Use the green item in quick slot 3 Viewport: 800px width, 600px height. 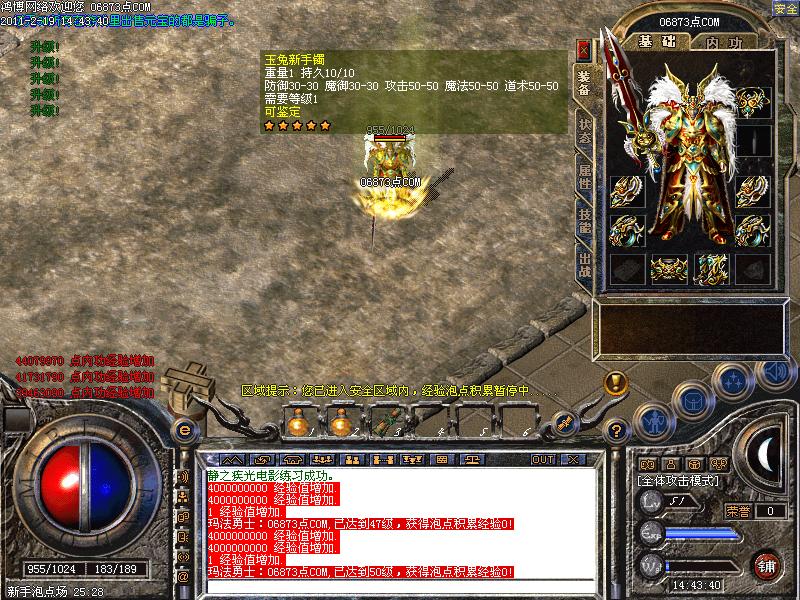[382, 424]
